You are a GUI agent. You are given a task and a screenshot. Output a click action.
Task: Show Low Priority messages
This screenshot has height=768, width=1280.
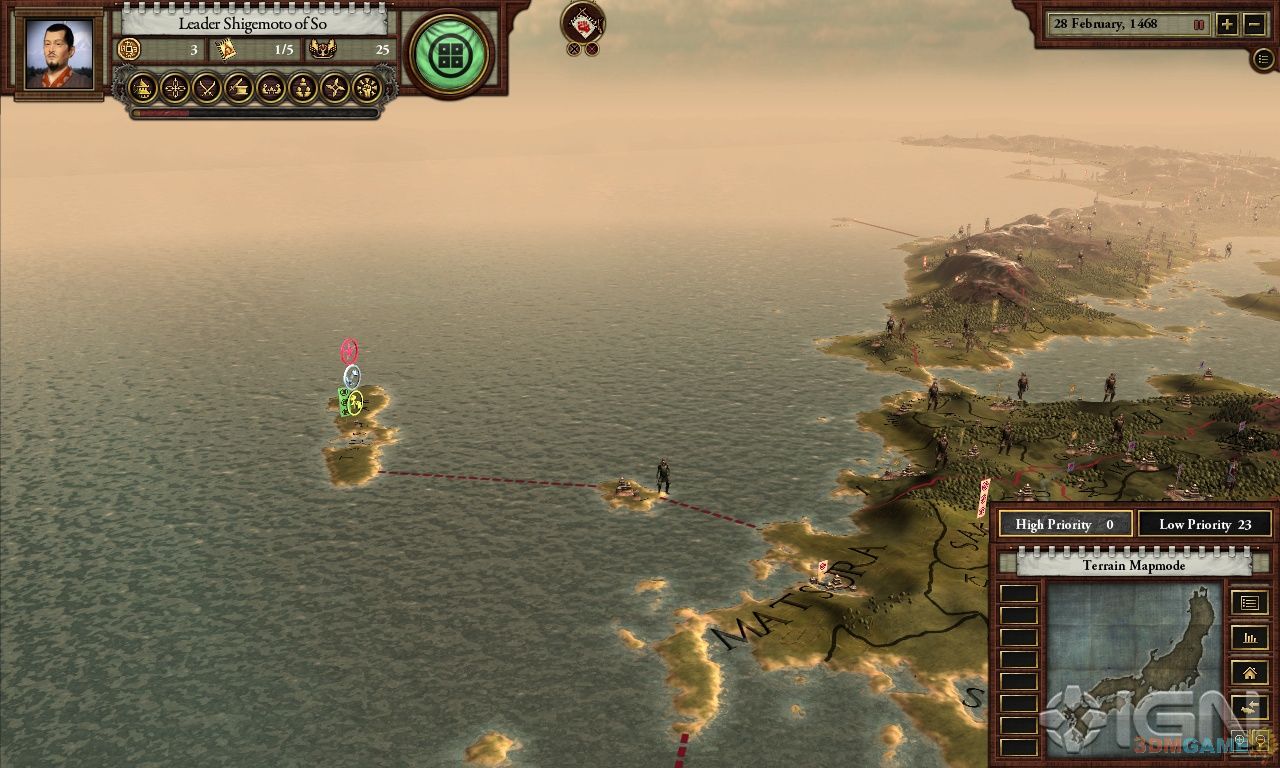(x=1204, y=524)
